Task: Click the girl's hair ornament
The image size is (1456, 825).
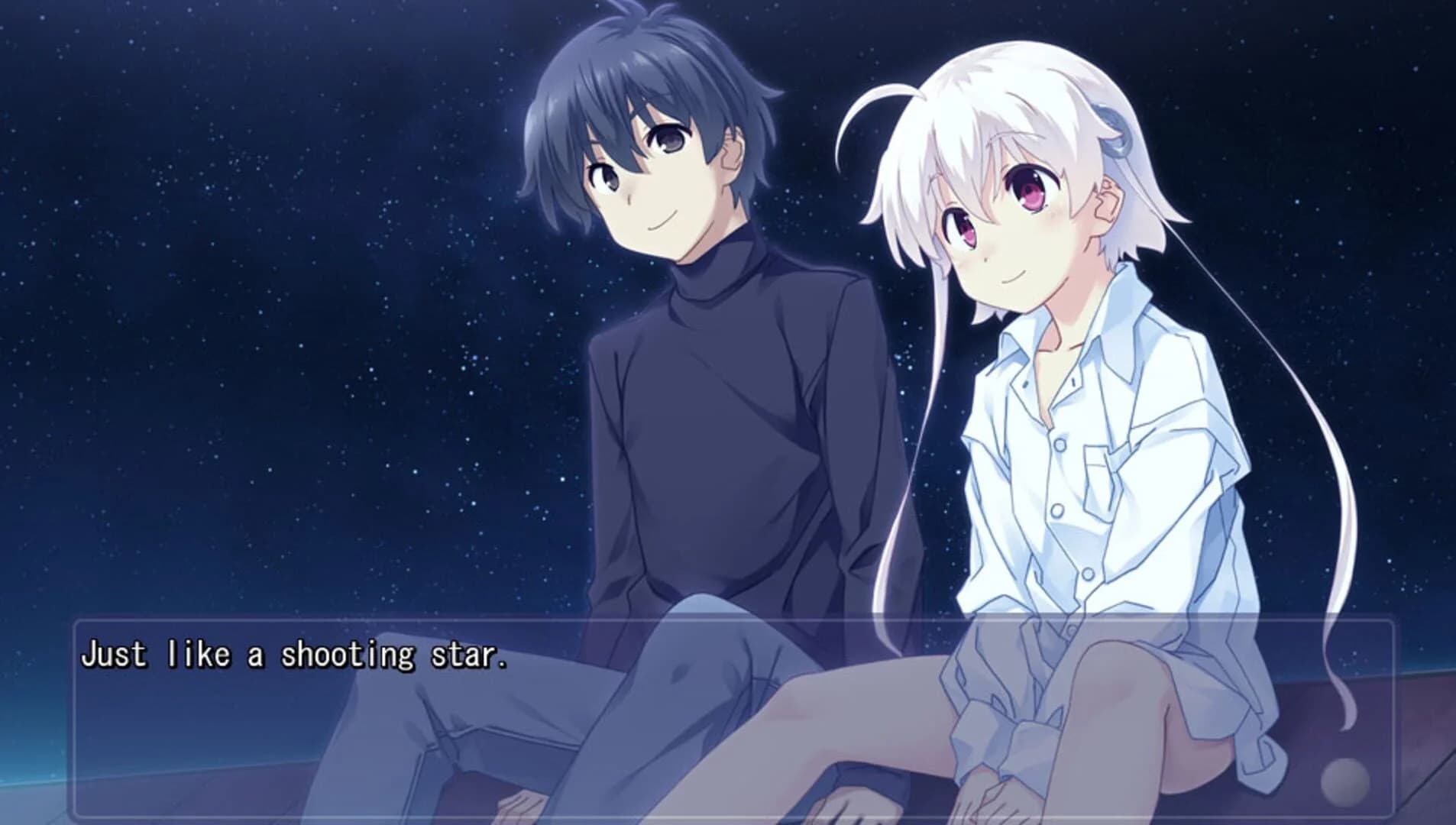Action: (1115, 130)
